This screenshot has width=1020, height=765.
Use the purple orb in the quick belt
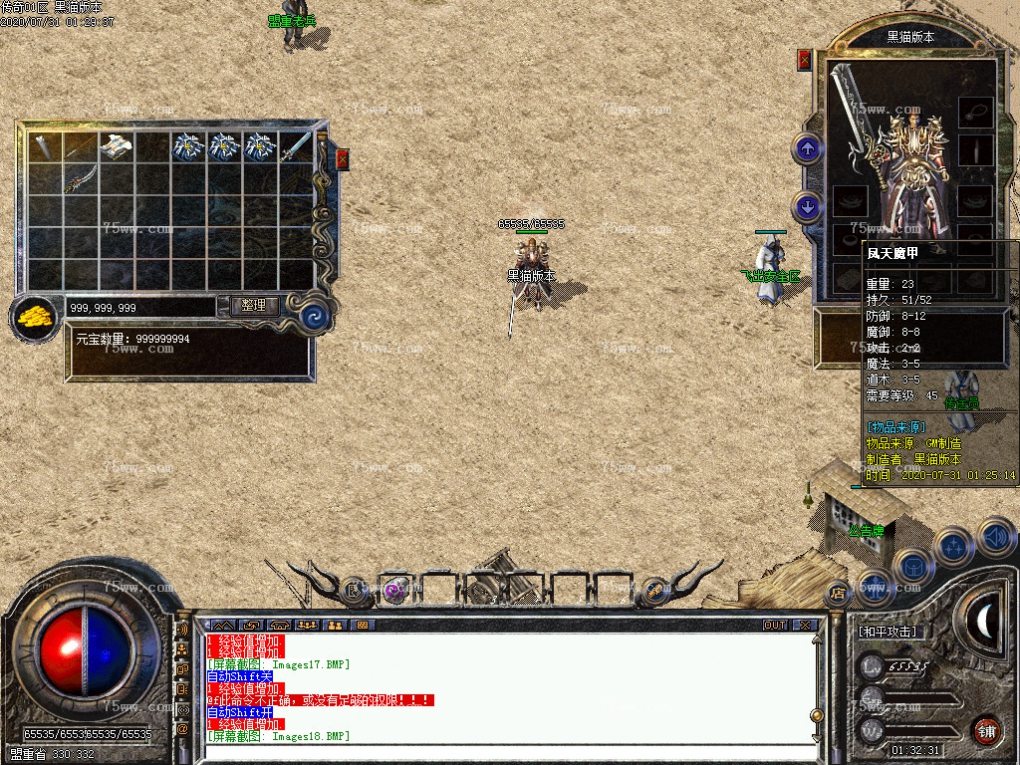[x=395, y=589]
